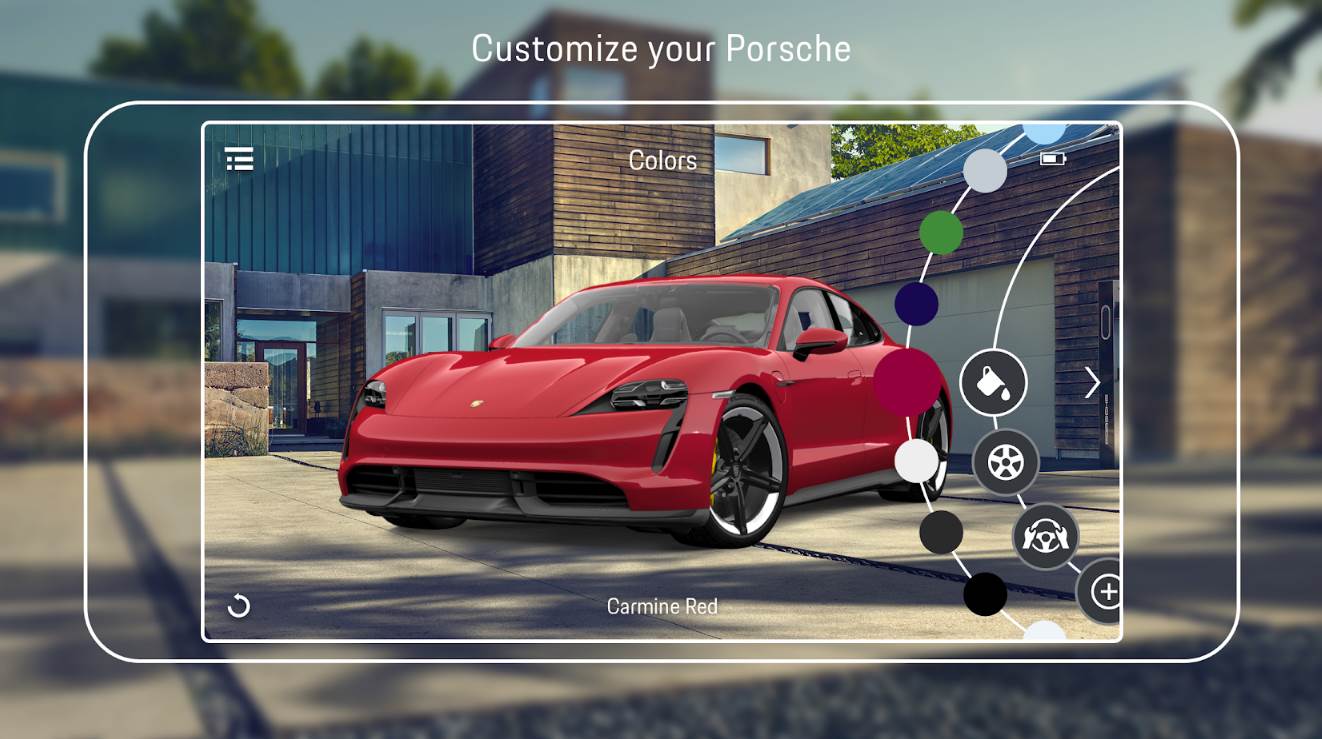
Task: Reset the view with the rotate arrow icon
Action: [x=240, y=604]
